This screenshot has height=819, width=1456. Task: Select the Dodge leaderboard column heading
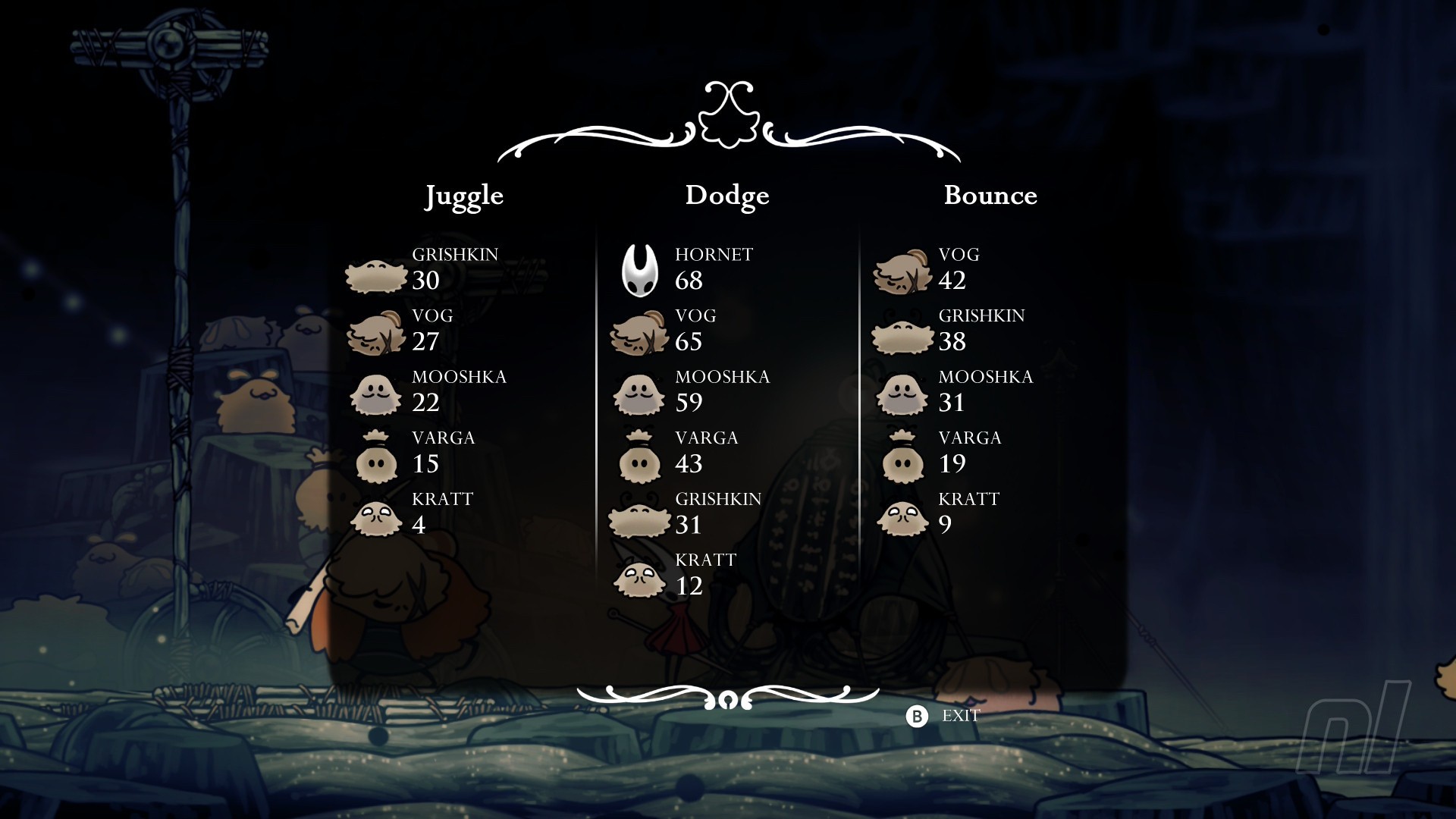[x=726, y=196]
